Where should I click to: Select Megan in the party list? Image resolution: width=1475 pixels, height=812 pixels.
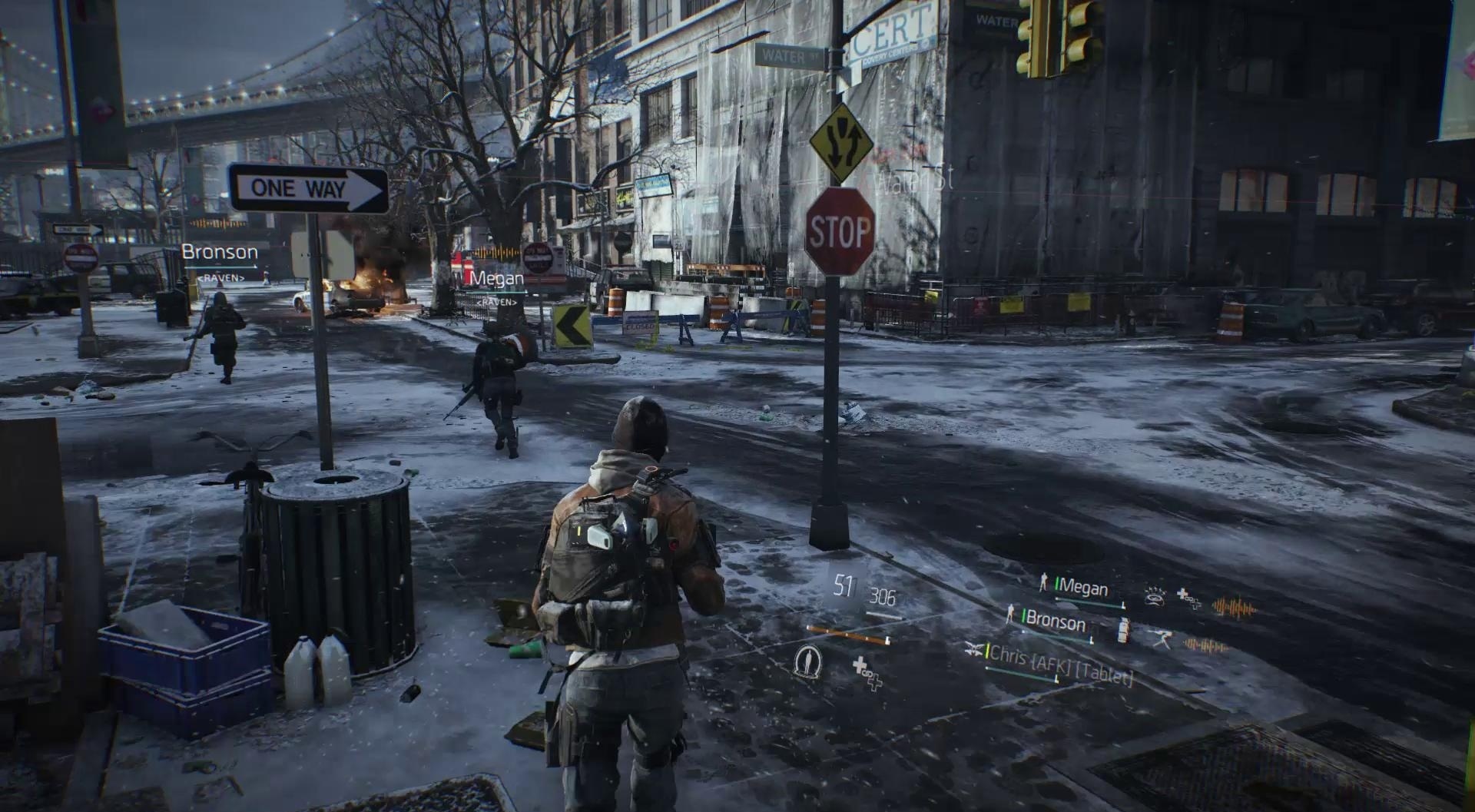(1083, 588)
